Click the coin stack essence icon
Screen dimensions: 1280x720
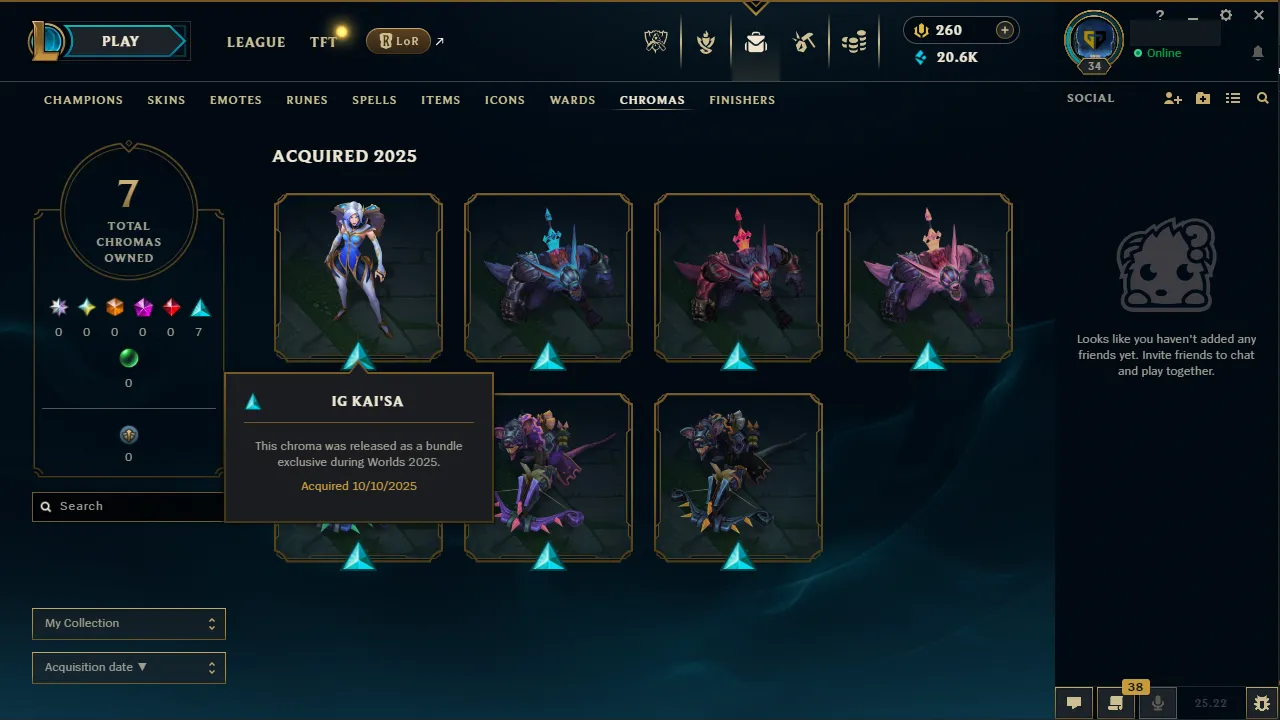point(855,42)
